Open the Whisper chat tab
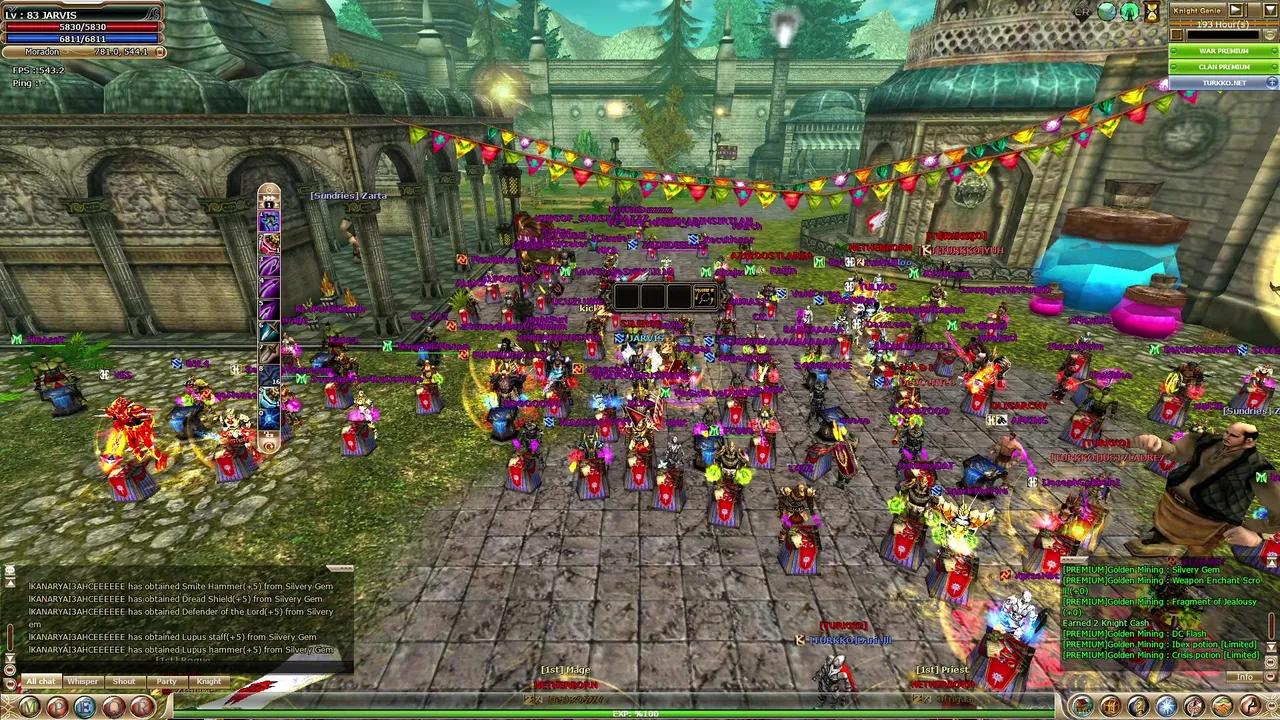 click(x=83, y=682)
